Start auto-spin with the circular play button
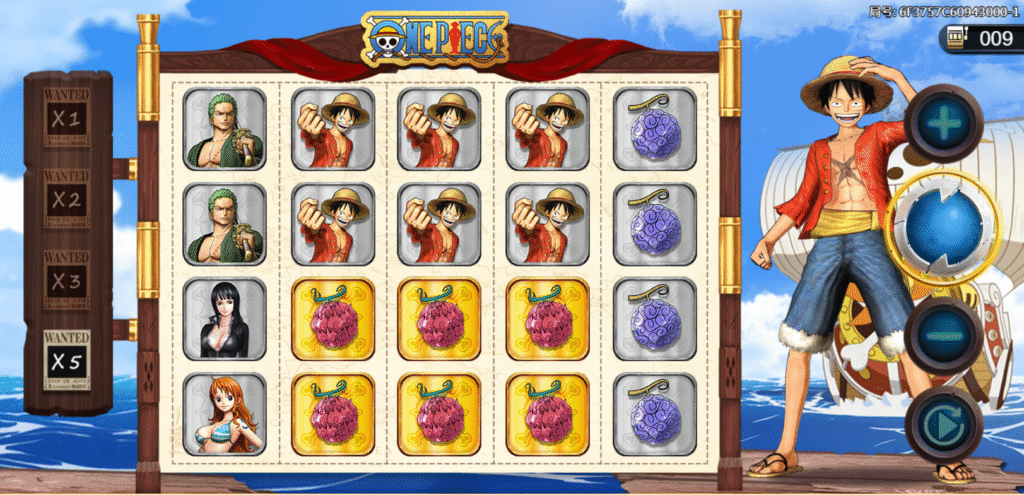The height and width of the screenshot is (495, 1024). click(944, 425)
